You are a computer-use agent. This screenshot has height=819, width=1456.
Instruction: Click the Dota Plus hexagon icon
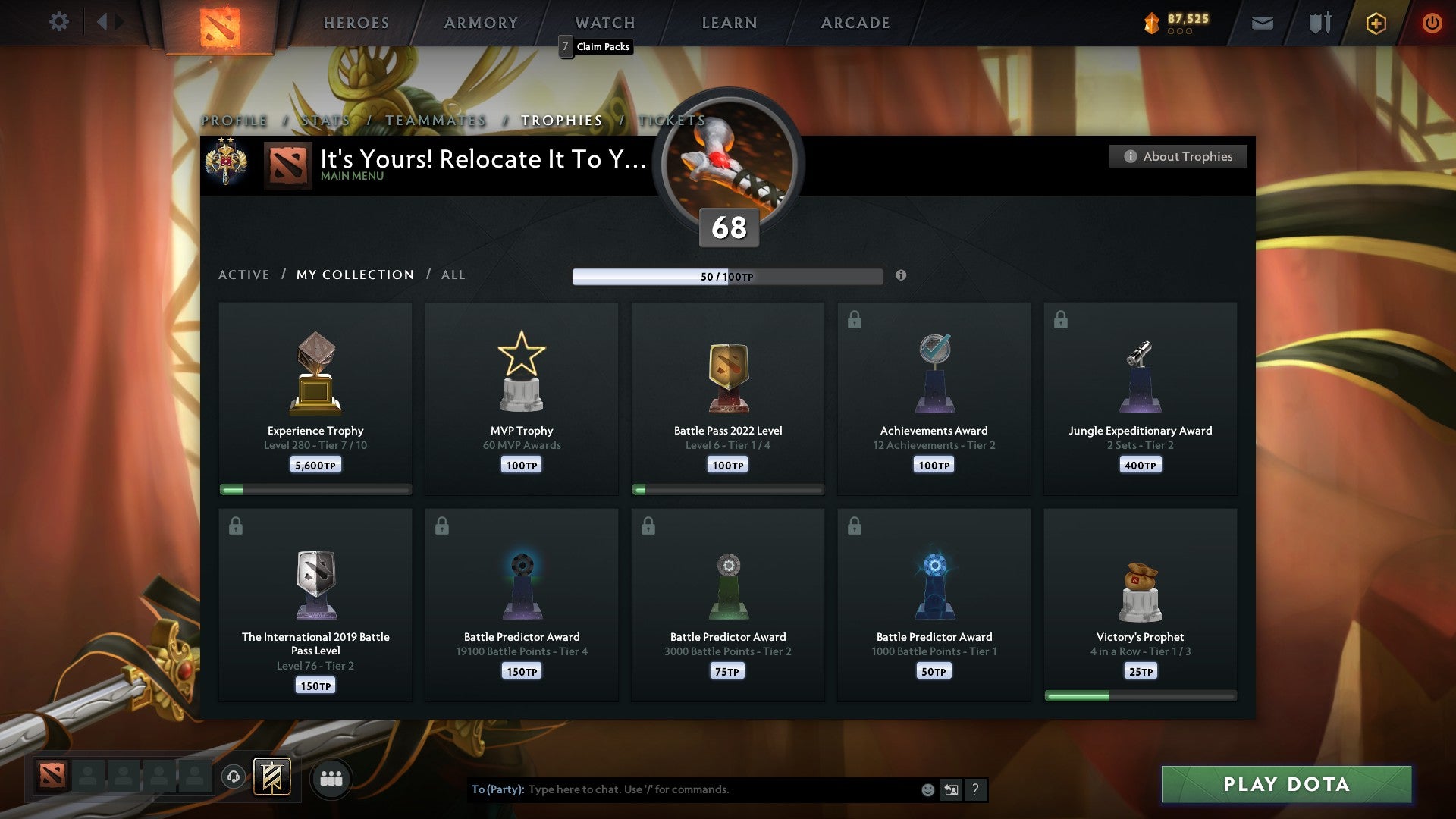(x=1376, y=23)
